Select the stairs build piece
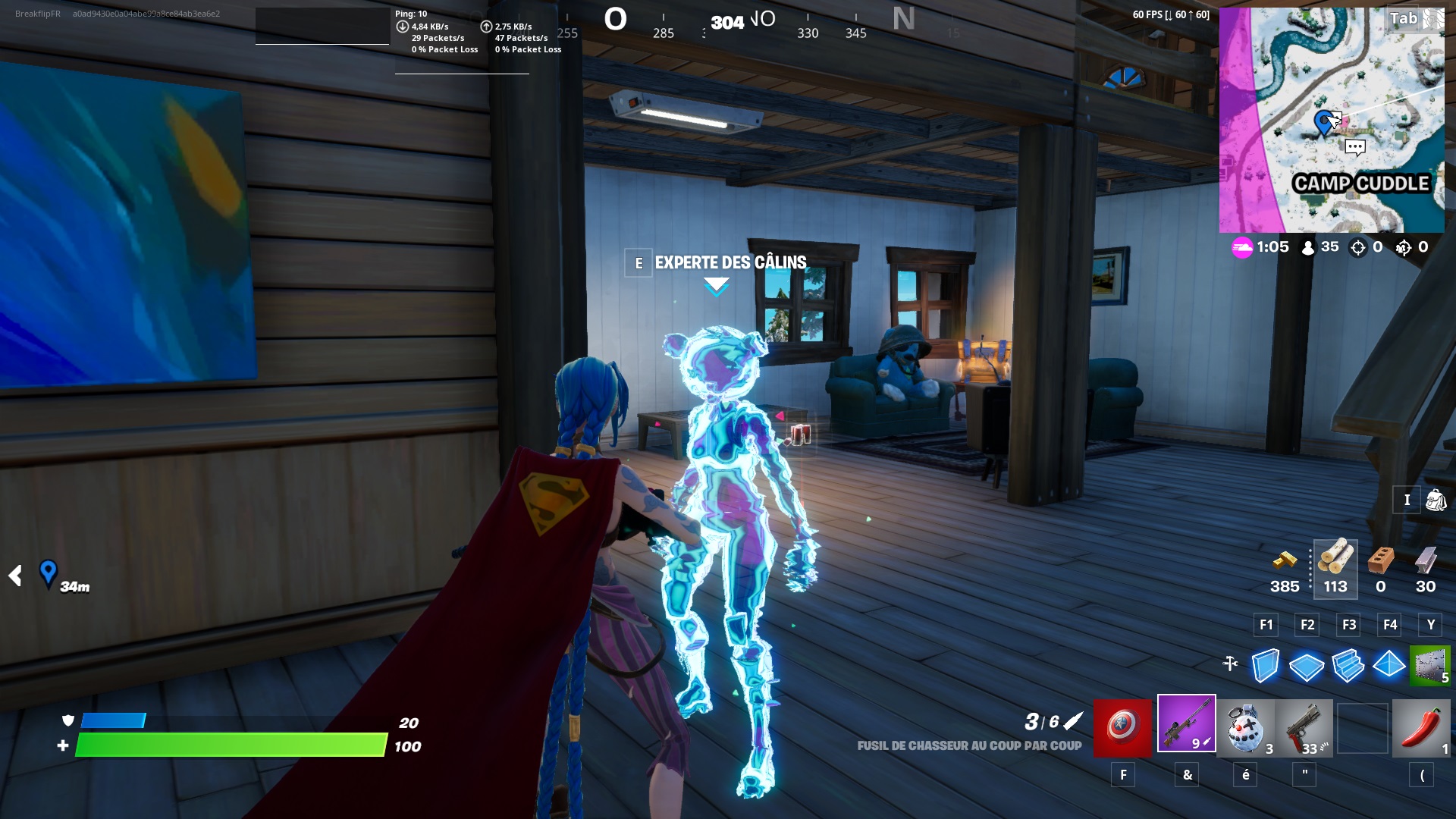Image resolution: width=1456 pixels, height=819 pixels. click(x=1348, y=666)
